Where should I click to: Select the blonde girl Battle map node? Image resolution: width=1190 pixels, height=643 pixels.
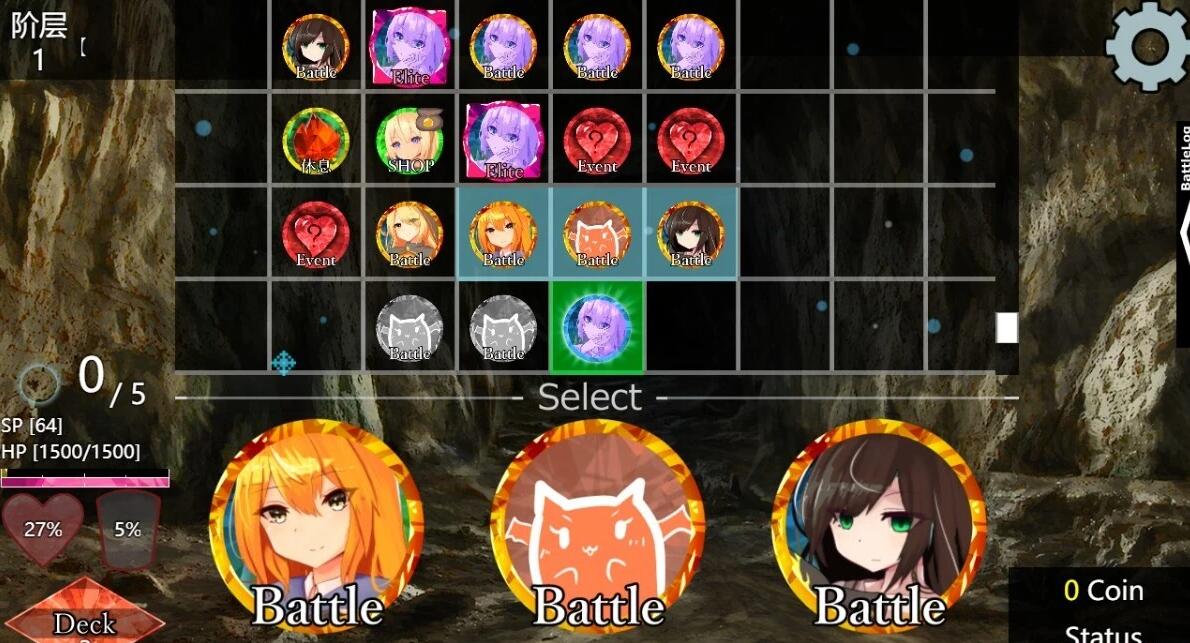tap(410, 234)
